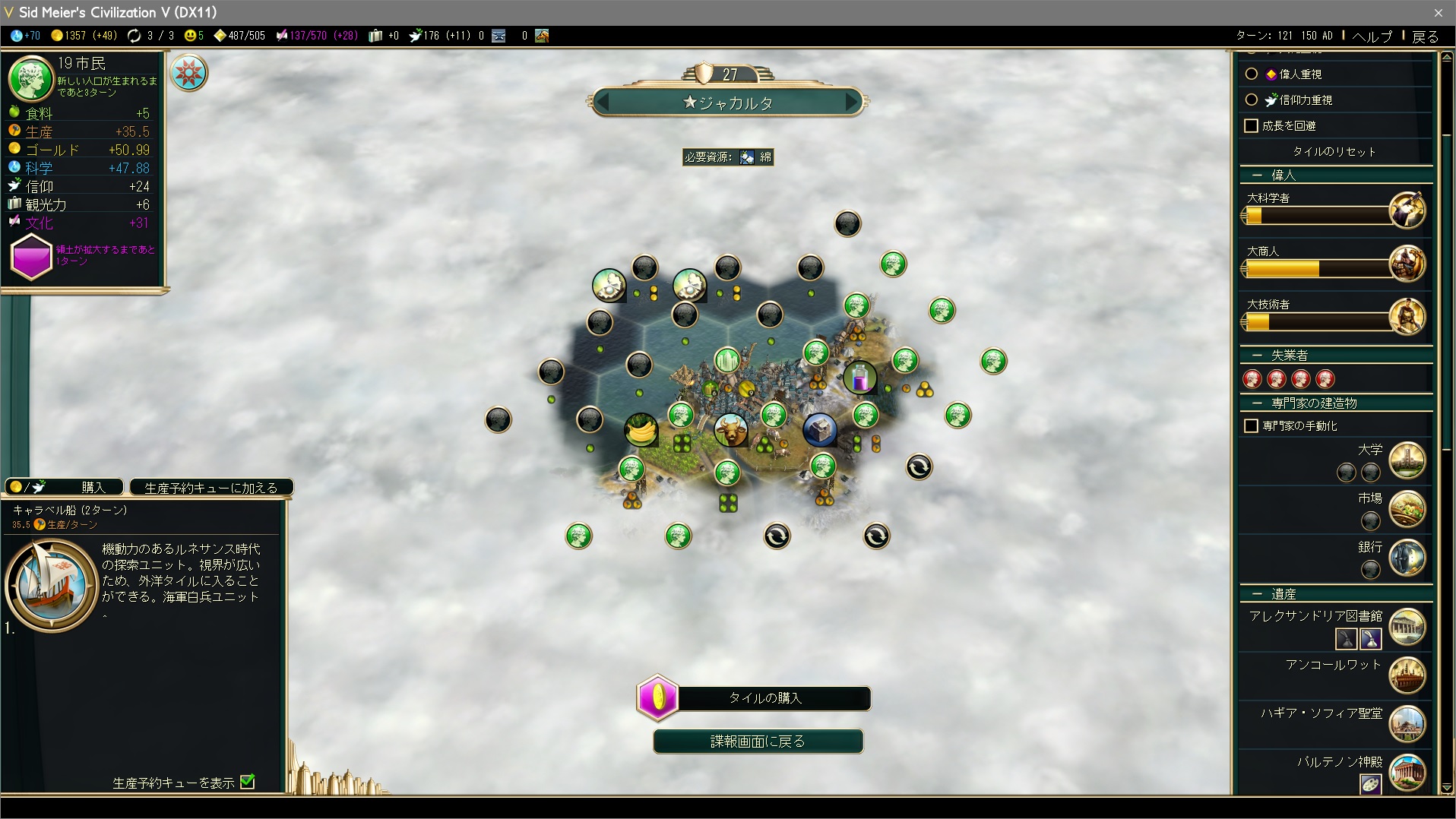1456x819 pixels.
Task: Select the タイルの購入 tile purchase button
Action: point(764,697)
